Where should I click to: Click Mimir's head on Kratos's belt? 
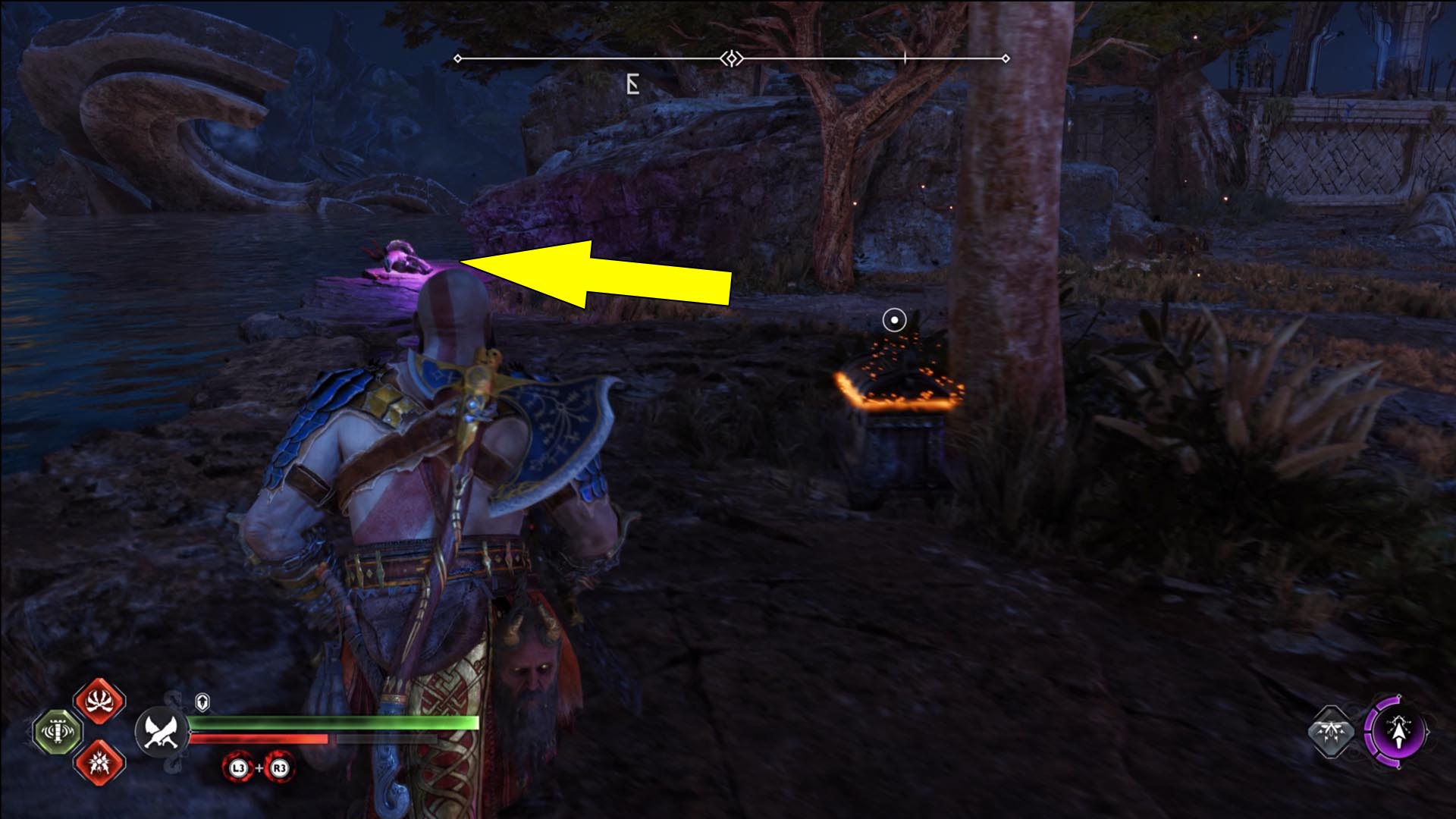(530, 667)
